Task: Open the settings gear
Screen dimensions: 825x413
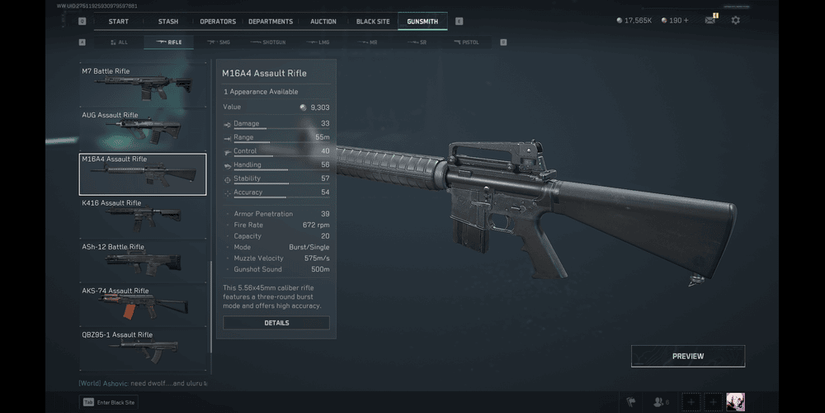Action: click(736, 20)
